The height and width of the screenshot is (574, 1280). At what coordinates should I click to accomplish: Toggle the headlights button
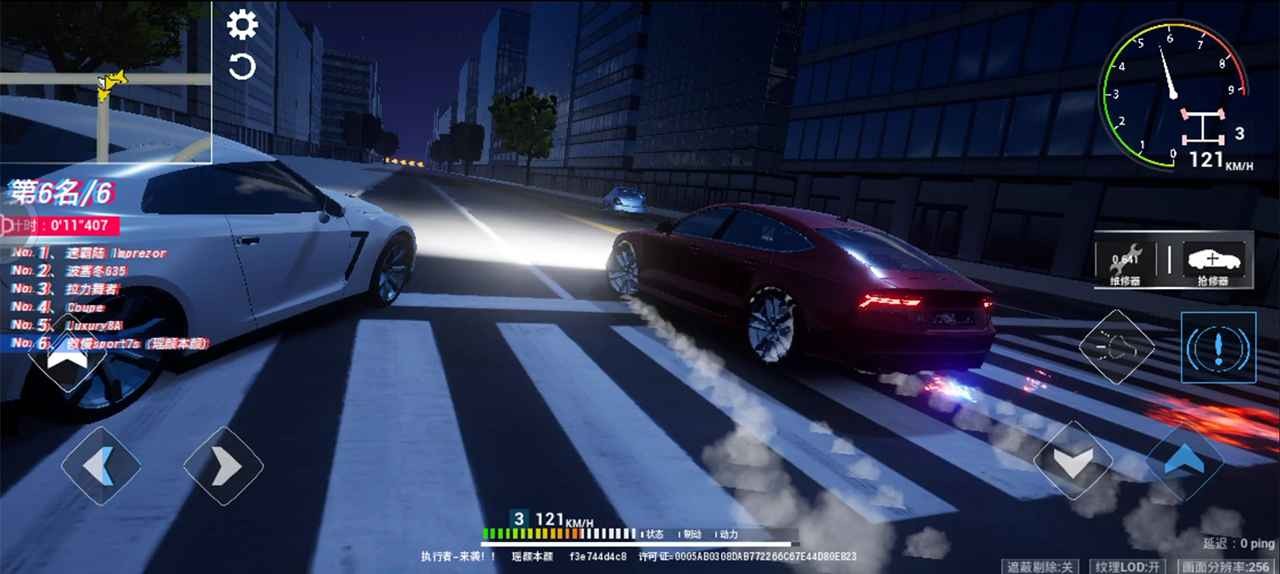point(1116,347)
